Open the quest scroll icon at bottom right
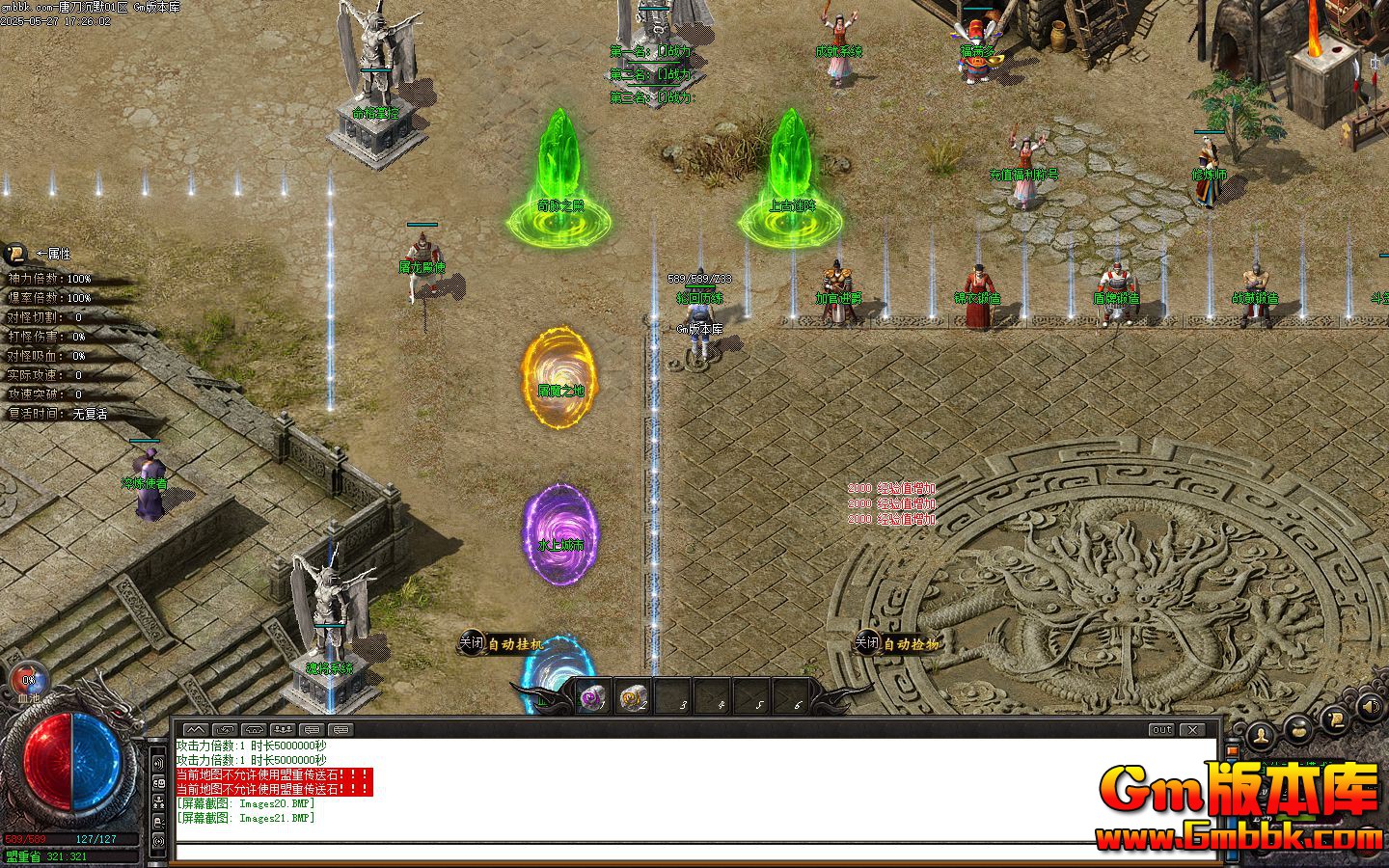This screenshot has width=1389, height=868. [x=1336, y=720]
